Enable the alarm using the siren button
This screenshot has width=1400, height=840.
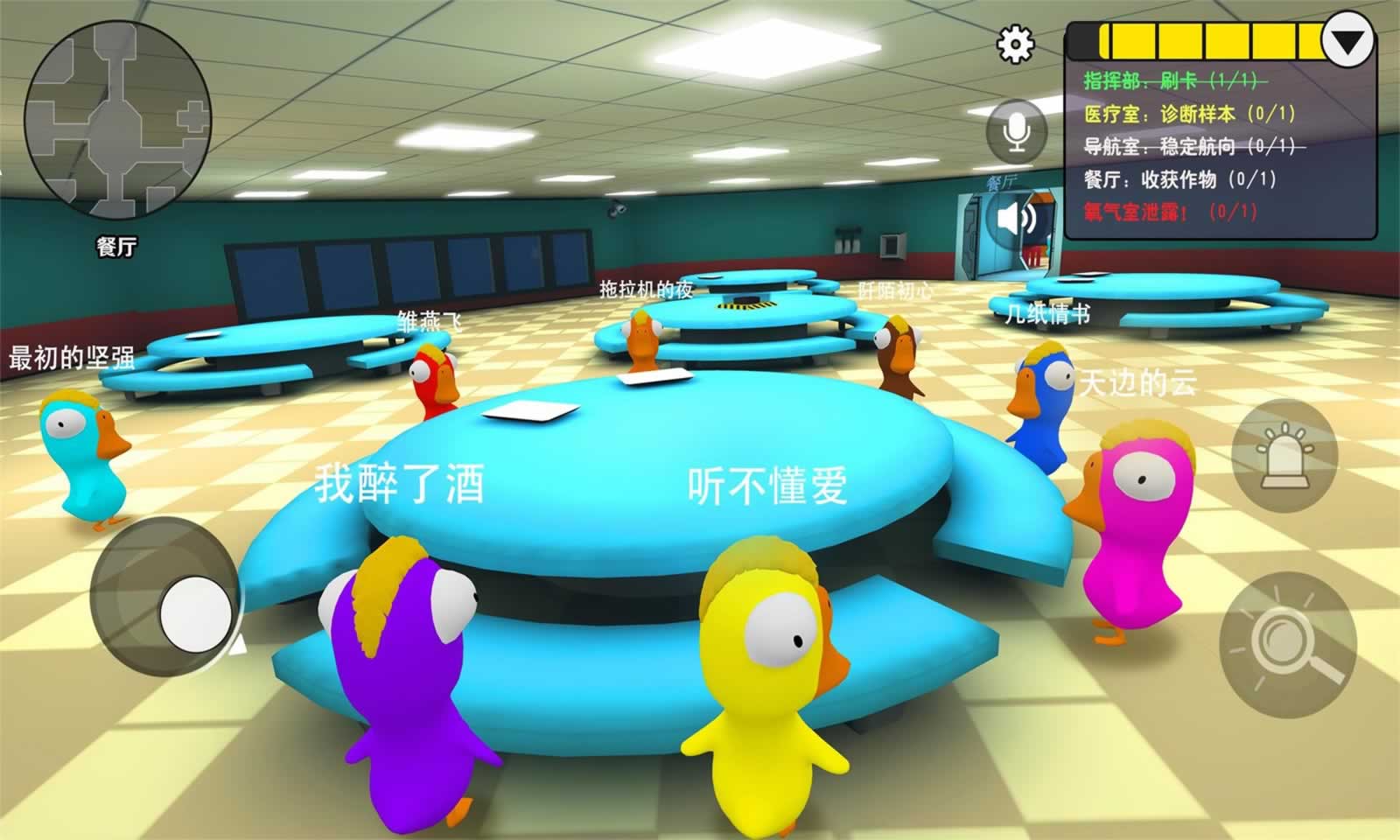(1286, 455)
